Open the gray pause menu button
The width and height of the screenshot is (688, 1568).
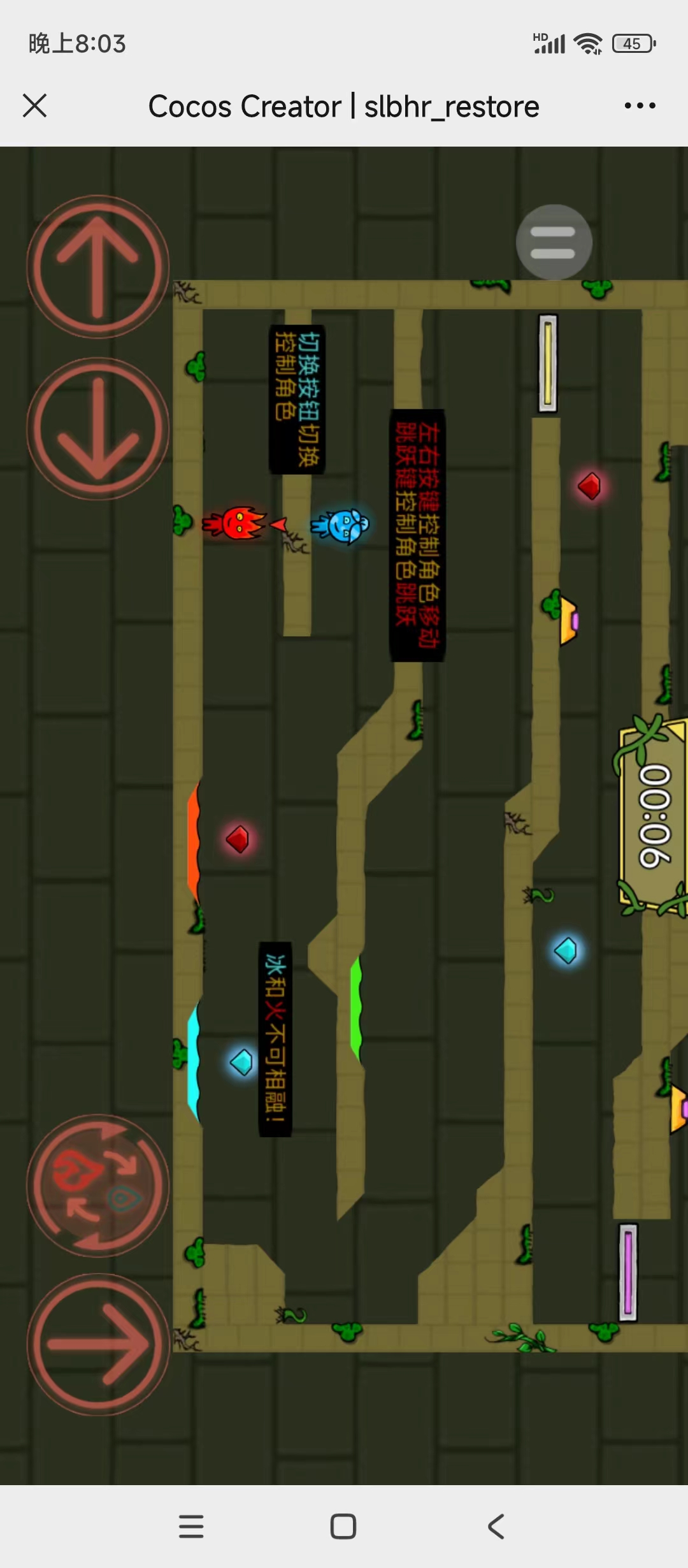click(554, 242)
